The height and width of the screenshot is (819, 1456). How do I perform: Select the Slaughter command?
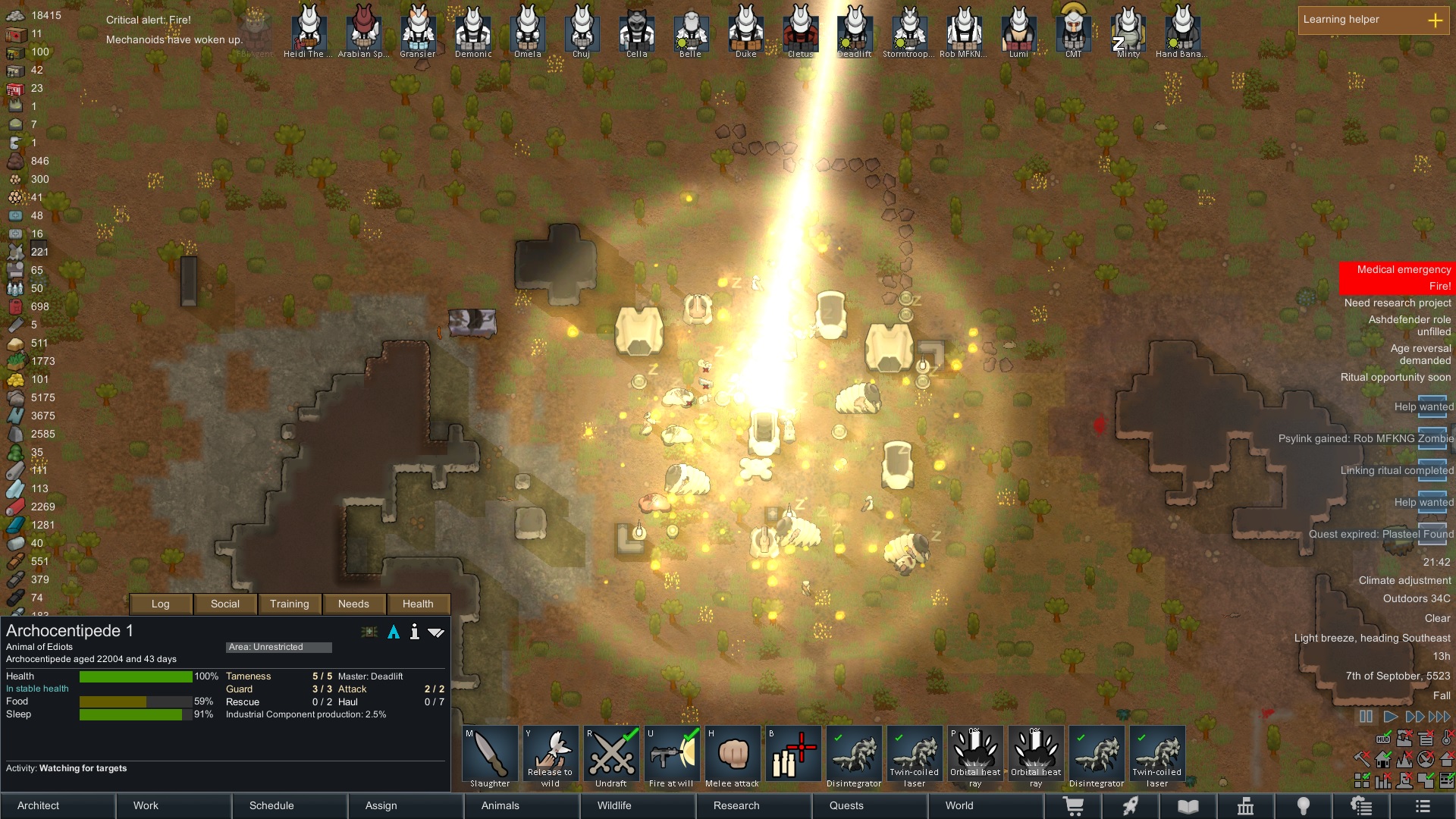(x=490, y=757)
